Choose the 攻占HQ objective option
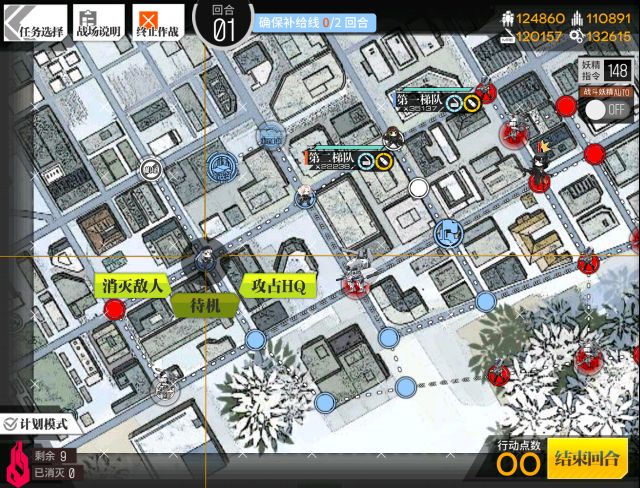 click(x=278, y=286)
